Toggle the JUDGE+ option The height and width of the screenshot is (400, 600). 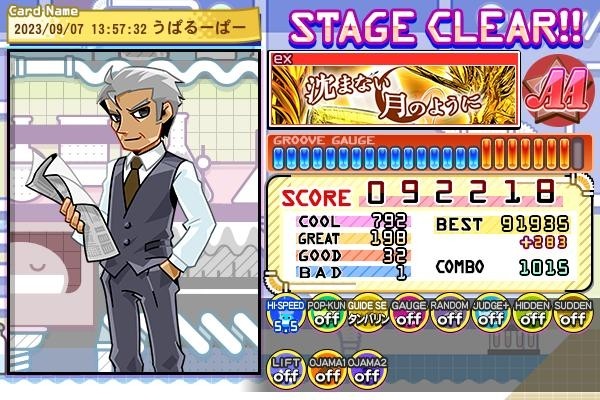pyautogui.click(x=490, y=320)
